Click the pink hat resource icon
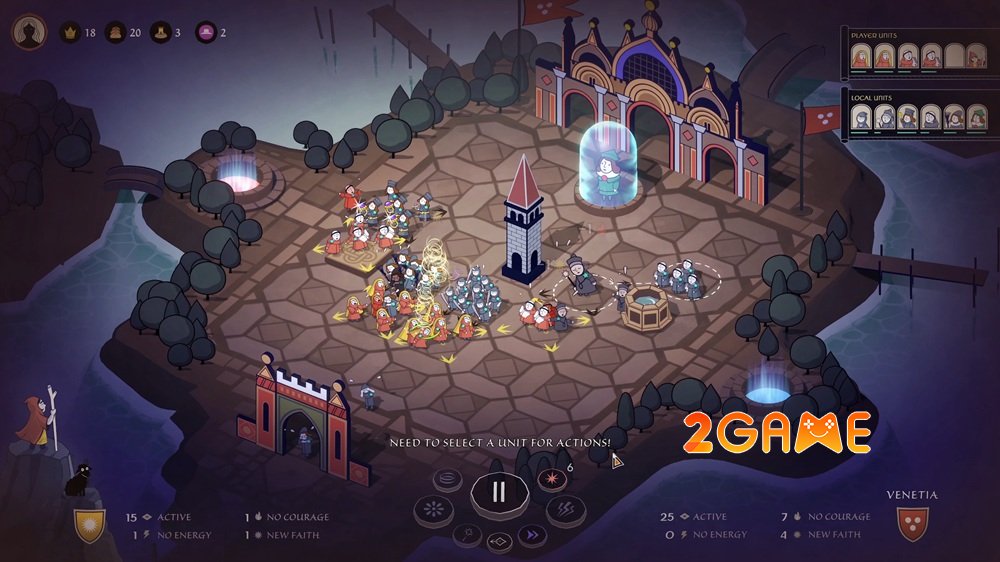This screenshot has width=1000, height=562. pyautogui.click(x=206, y=33)
